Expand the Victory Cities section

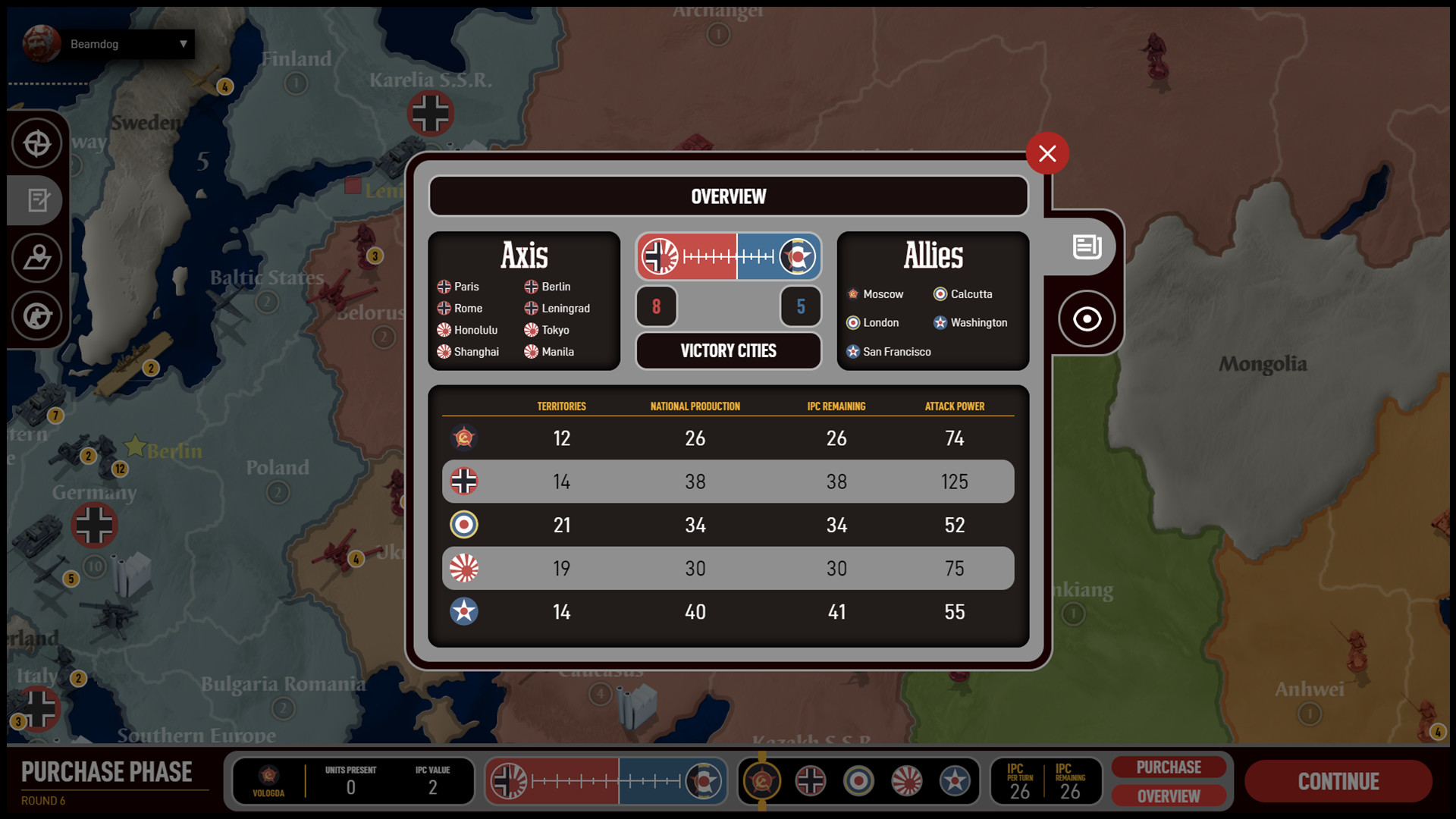(727, 350)
